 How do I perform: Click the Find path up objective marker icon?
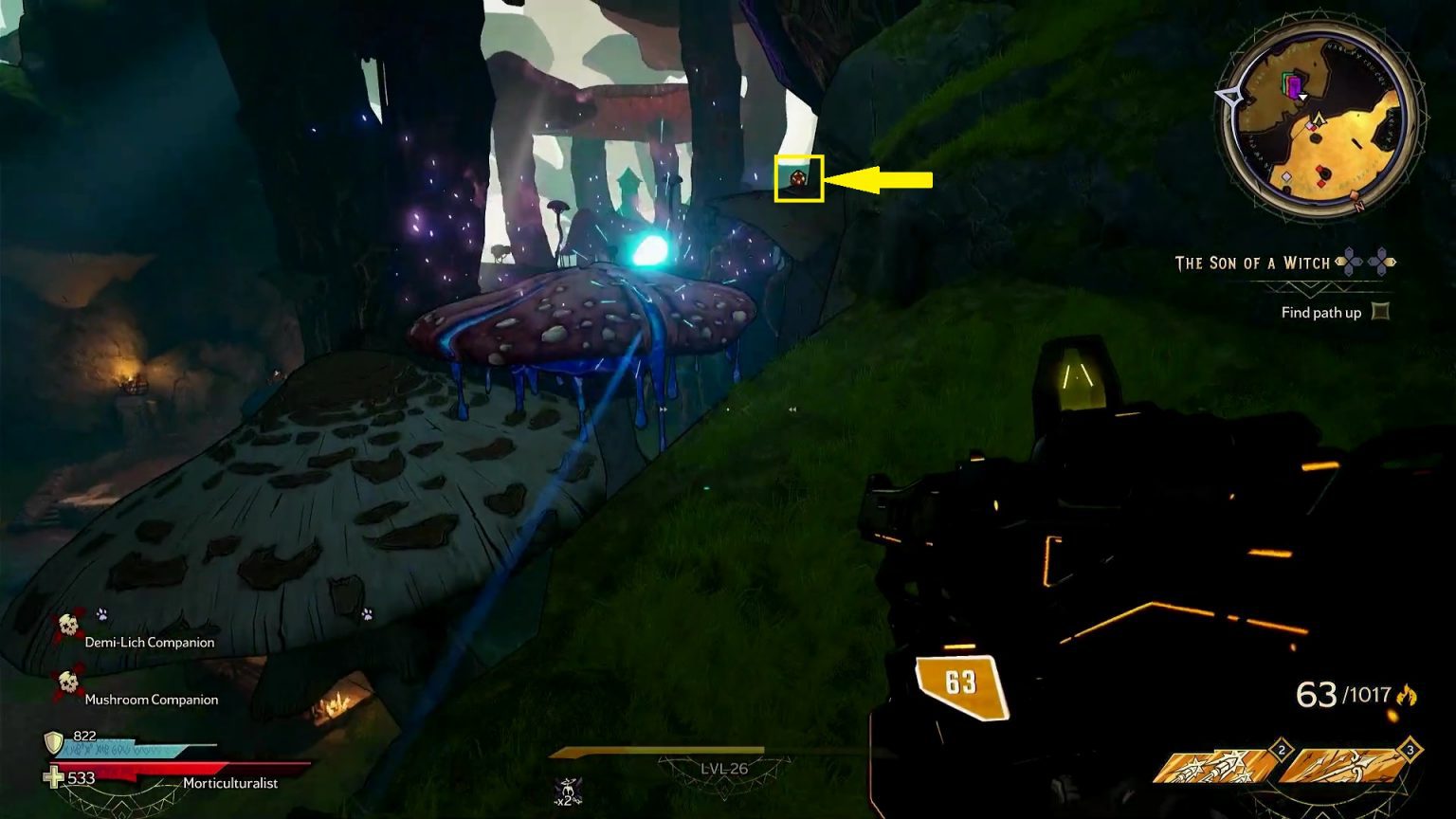coord(1382,313)
